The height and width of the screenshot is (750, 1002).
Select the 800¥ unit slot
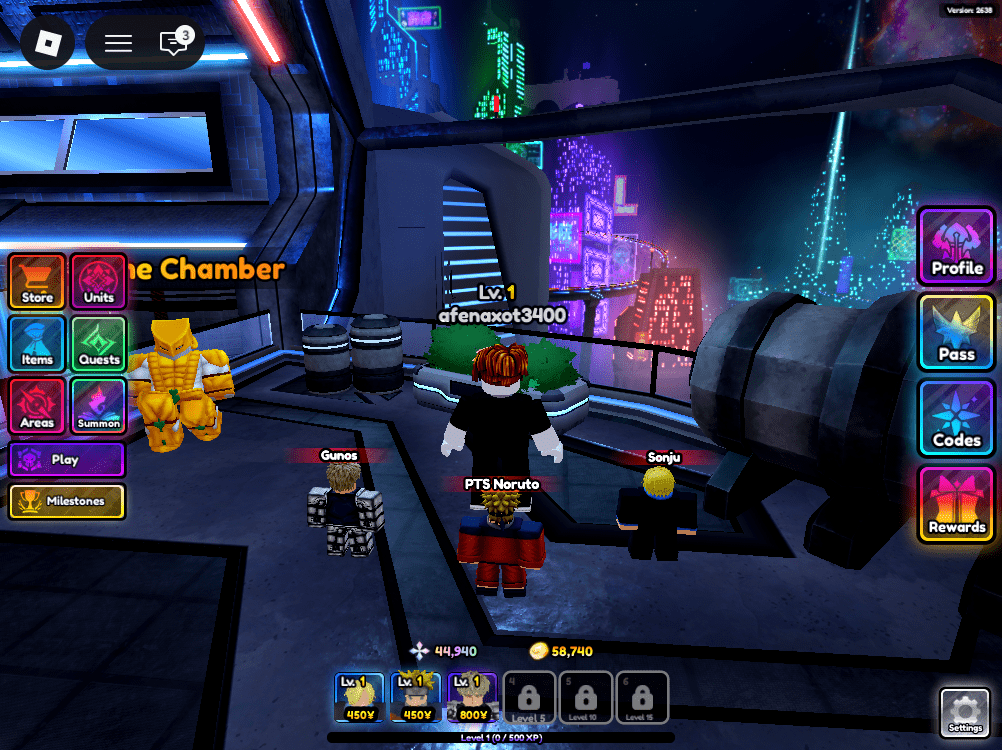(x=472, y=697)
